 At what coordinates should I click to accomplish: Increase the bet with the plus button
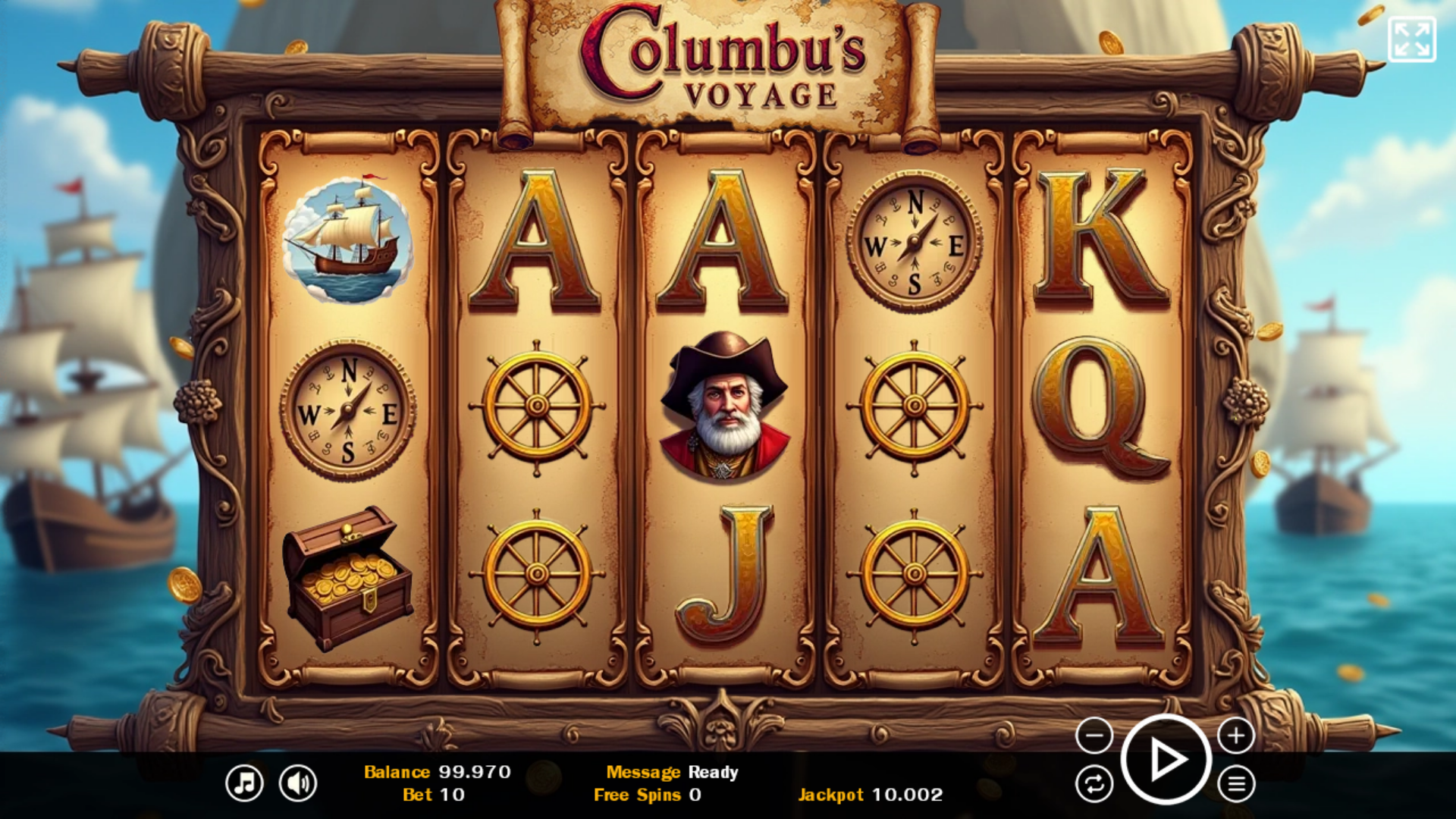pyautogui.click(x=1236, y=736)
